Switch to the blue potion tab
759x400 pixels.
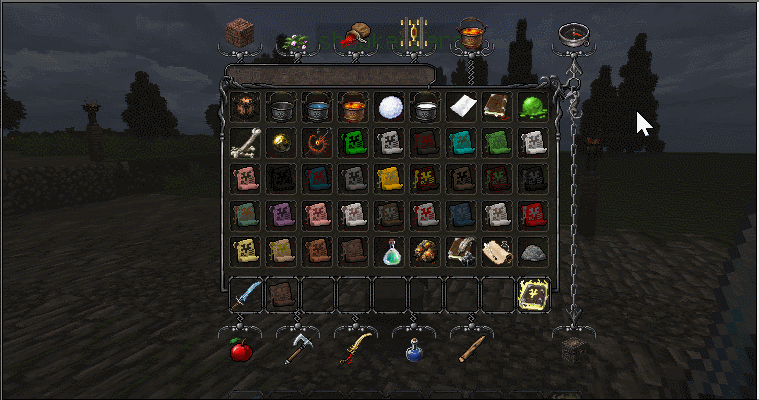(413, 350)
